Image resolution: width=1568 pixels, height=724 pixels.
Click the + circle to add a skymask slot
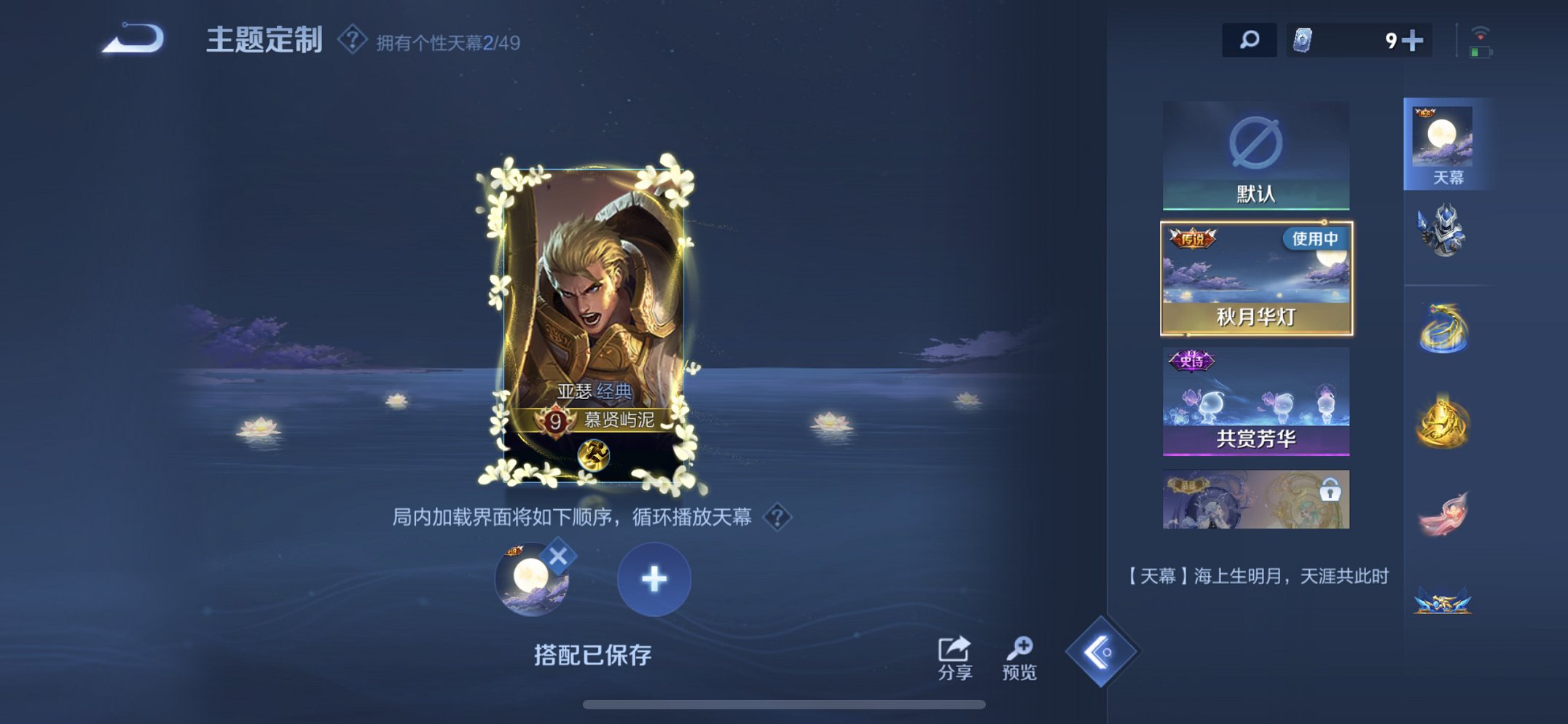click(x=654, y=581)
